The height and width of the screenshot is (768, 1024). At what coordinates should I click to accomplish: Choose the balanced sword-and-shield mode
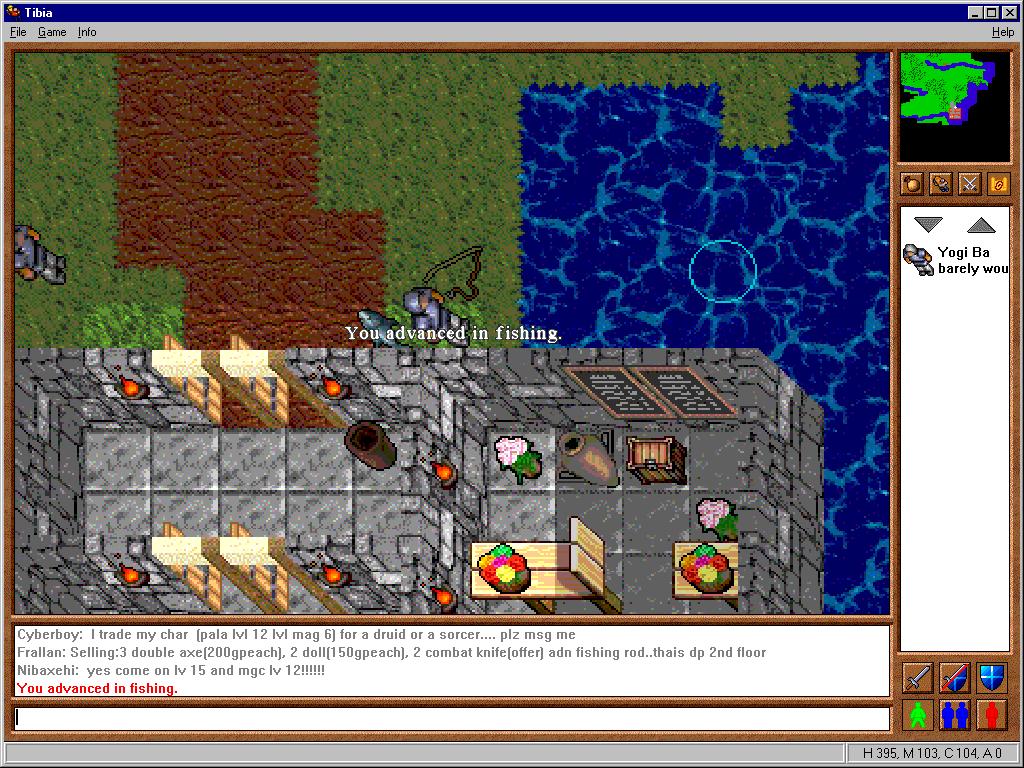pos(955,678)
